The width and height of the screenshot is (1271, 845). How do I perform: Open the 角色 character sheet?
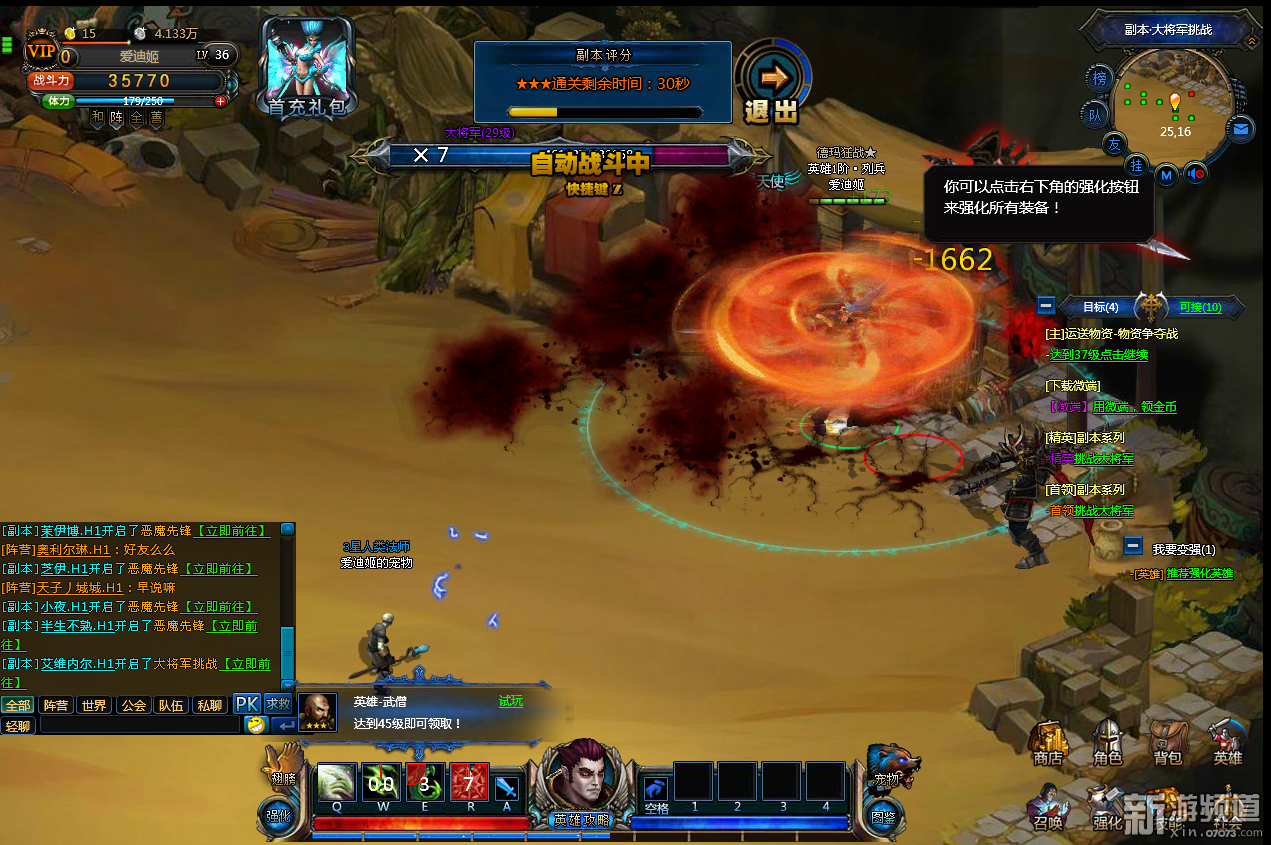[1107, 742]
